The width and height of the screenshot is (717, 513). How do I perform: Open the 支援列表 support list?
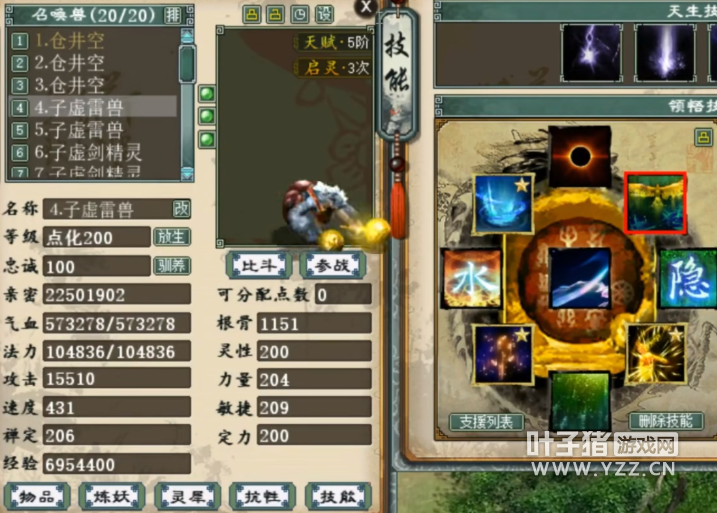click(x=486, y=423)
